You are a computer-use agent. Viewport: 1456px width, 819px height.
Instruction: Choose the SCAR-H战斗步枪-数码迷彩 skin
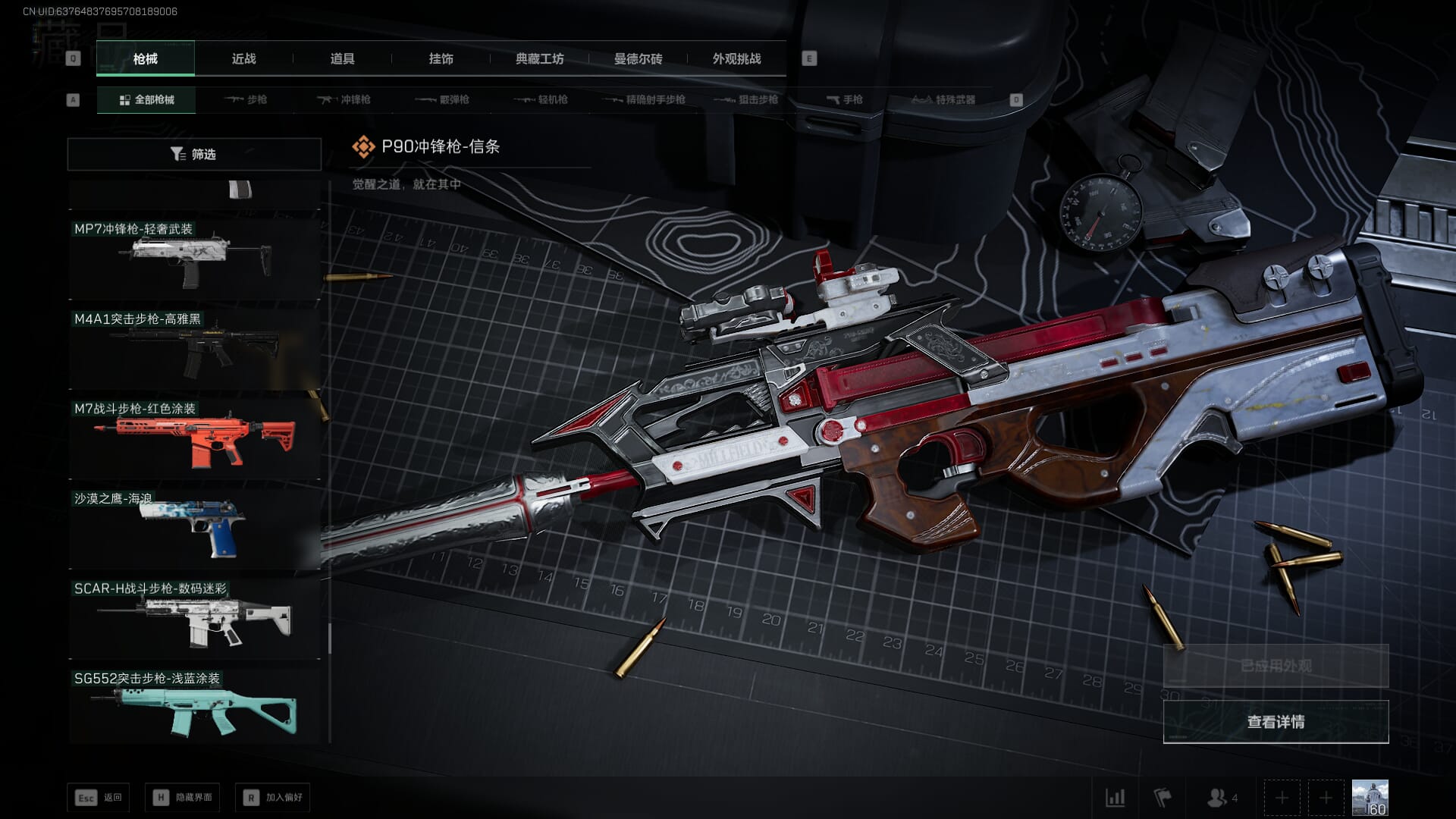click(195, 619)
